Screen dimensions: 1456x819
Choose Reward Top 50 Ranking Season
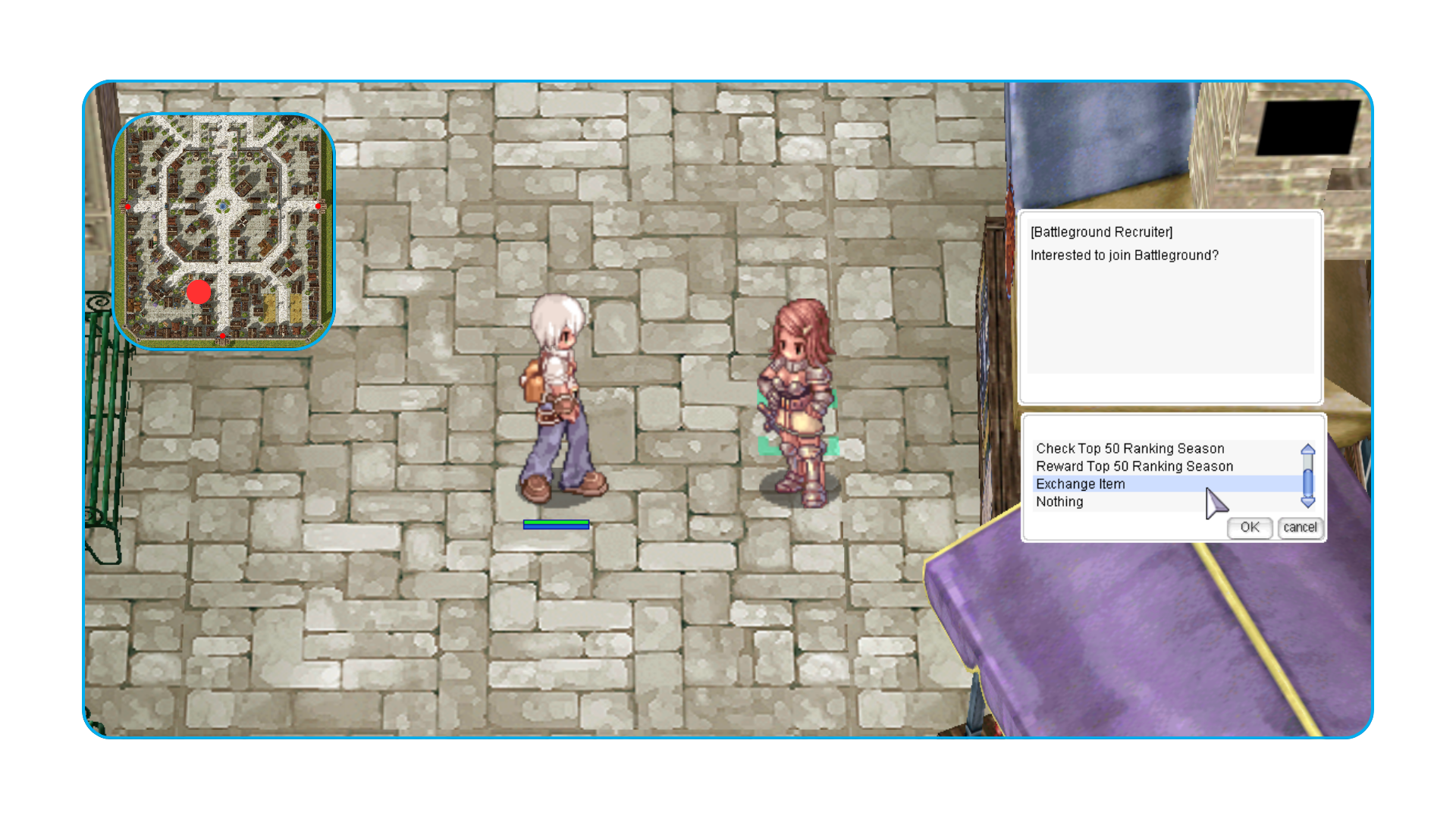click(1134, 466)
